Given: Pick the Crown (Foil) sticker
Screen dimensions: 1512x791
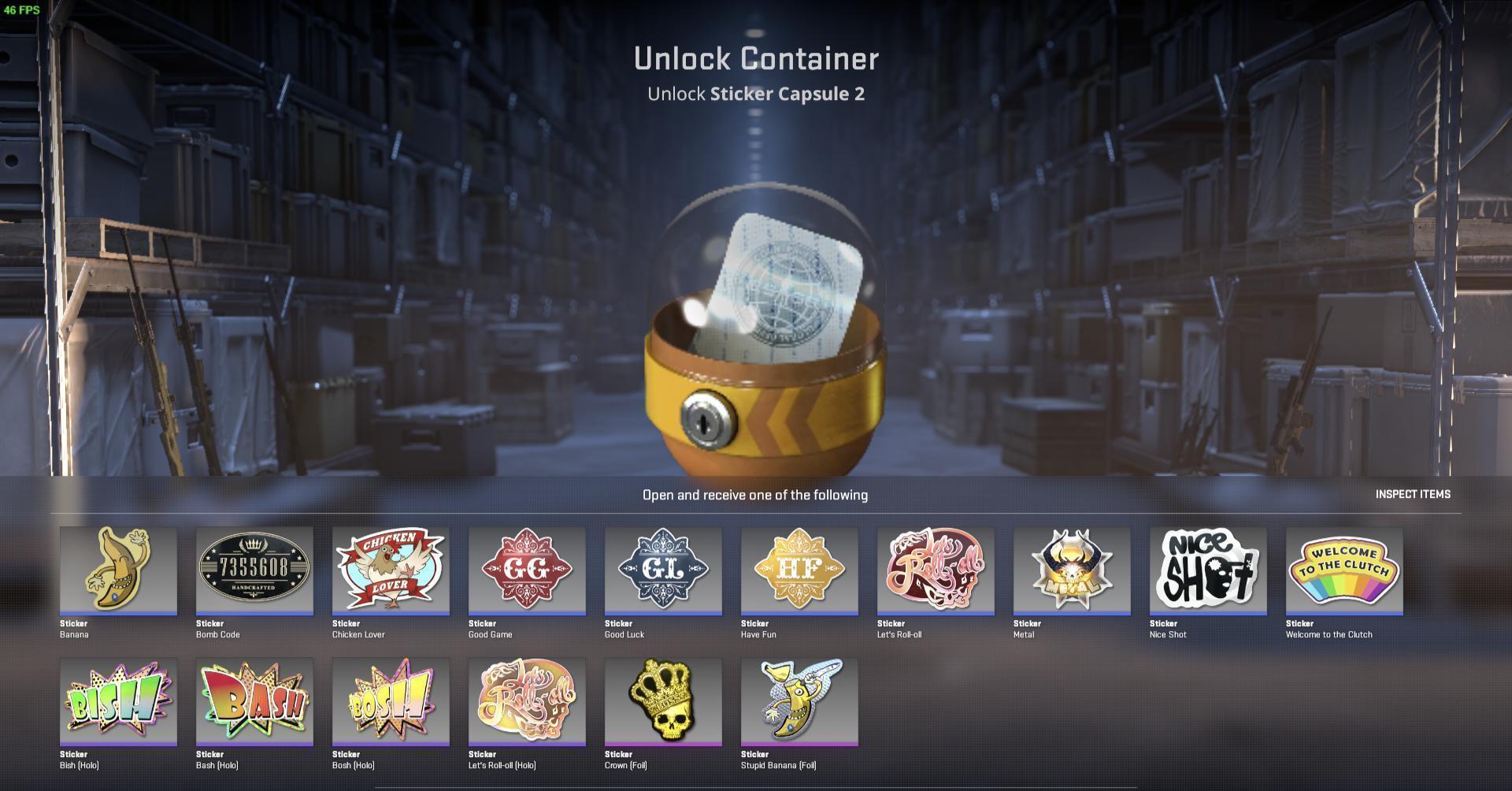Looking at the screenshot, I should pos(663,700).
